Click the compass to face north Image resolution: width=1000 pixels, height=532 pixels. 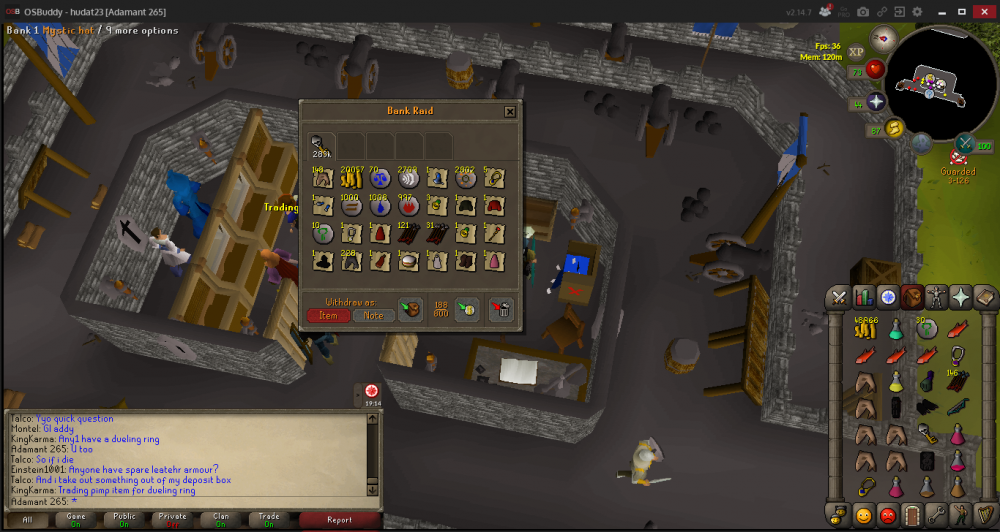pos(881,39)
